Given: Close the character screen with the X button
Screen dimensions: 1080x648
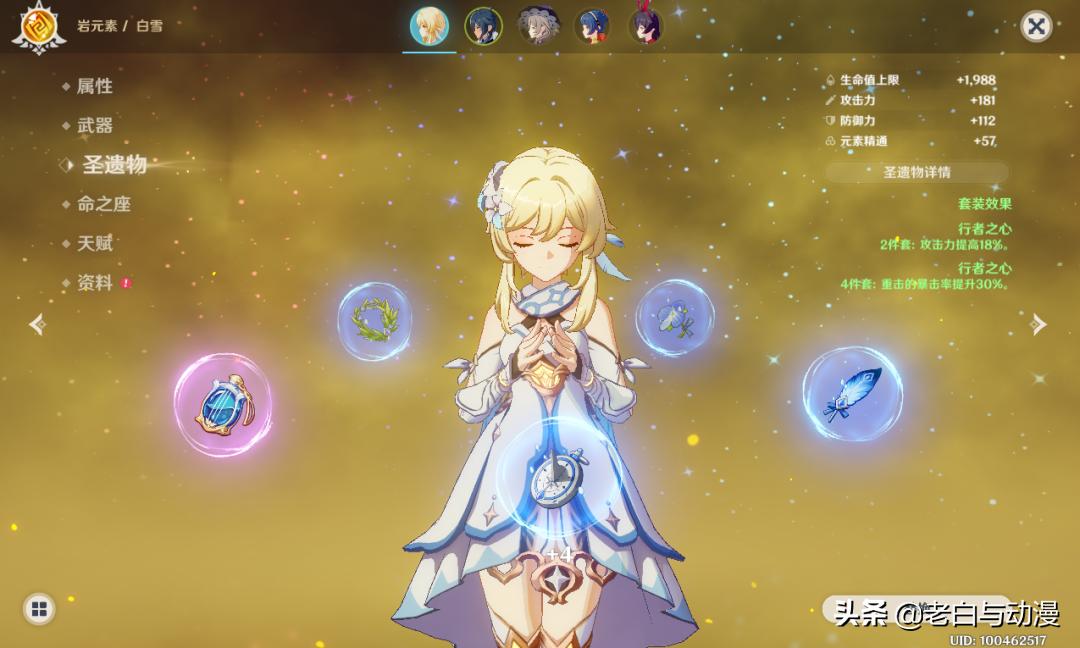Looking at the screenshot, I should pos(1036,26).
